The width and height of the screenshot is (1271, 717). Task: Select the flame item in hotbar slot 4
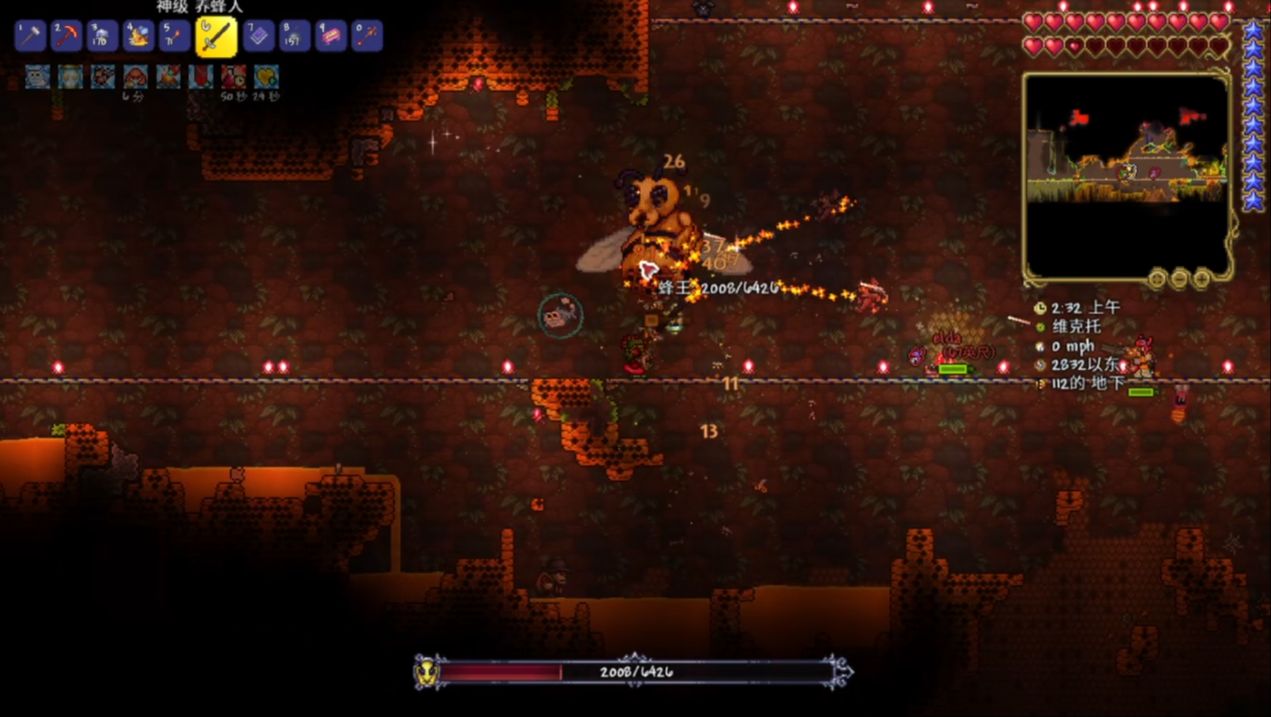[138, 36]
